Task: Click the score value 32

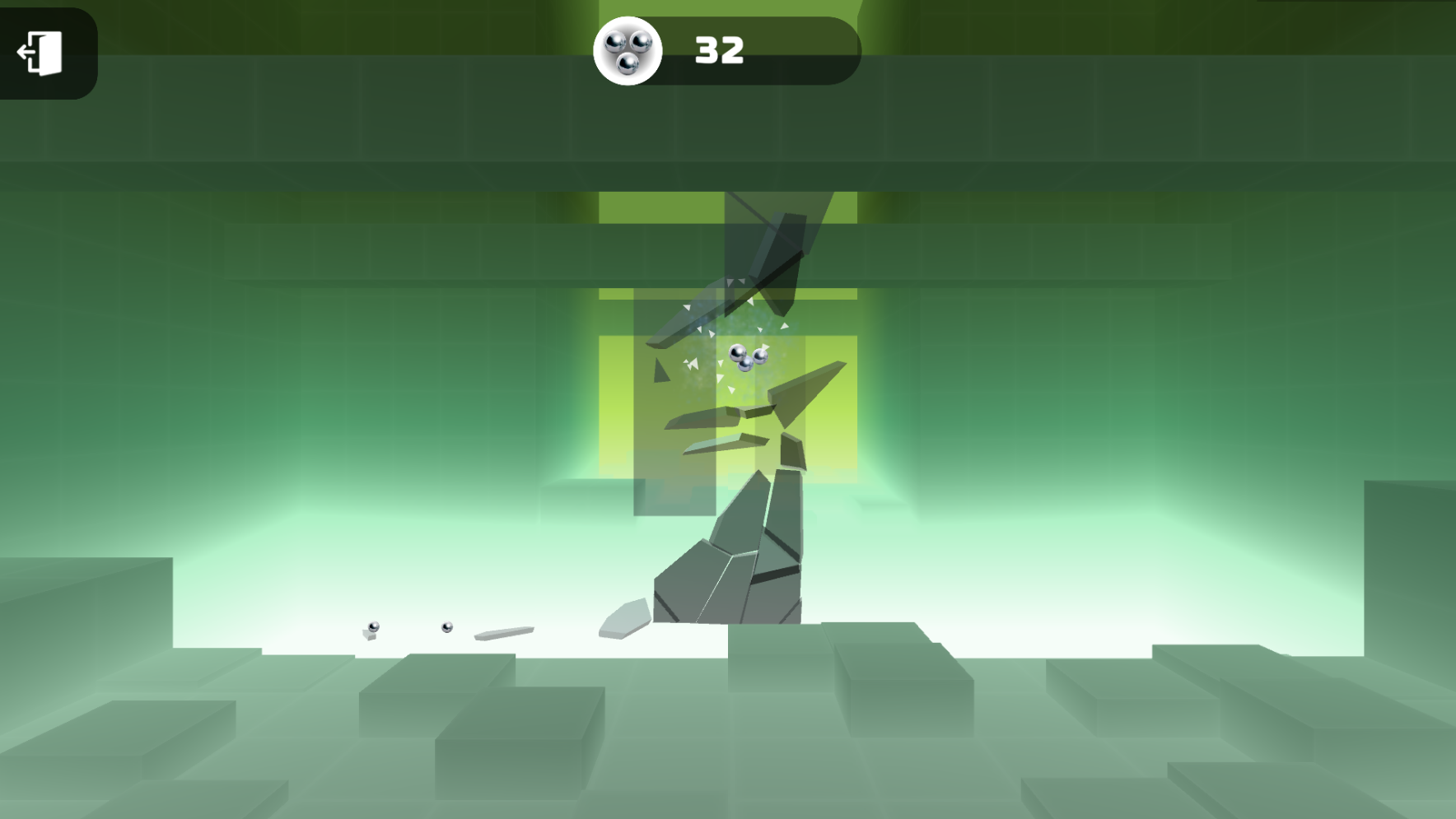Action: [x=719, y=49]
